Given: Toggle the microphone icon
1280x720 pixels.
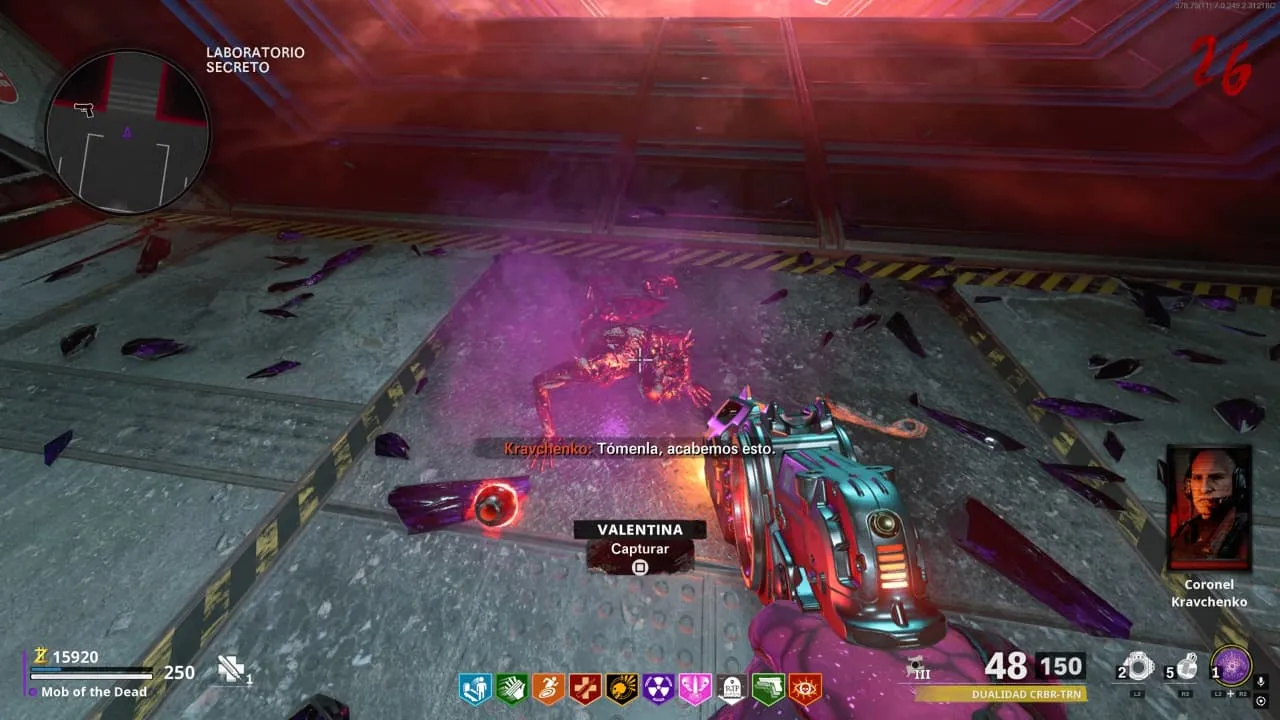Looking at the screenshot, I should [x=1261, y=682].
